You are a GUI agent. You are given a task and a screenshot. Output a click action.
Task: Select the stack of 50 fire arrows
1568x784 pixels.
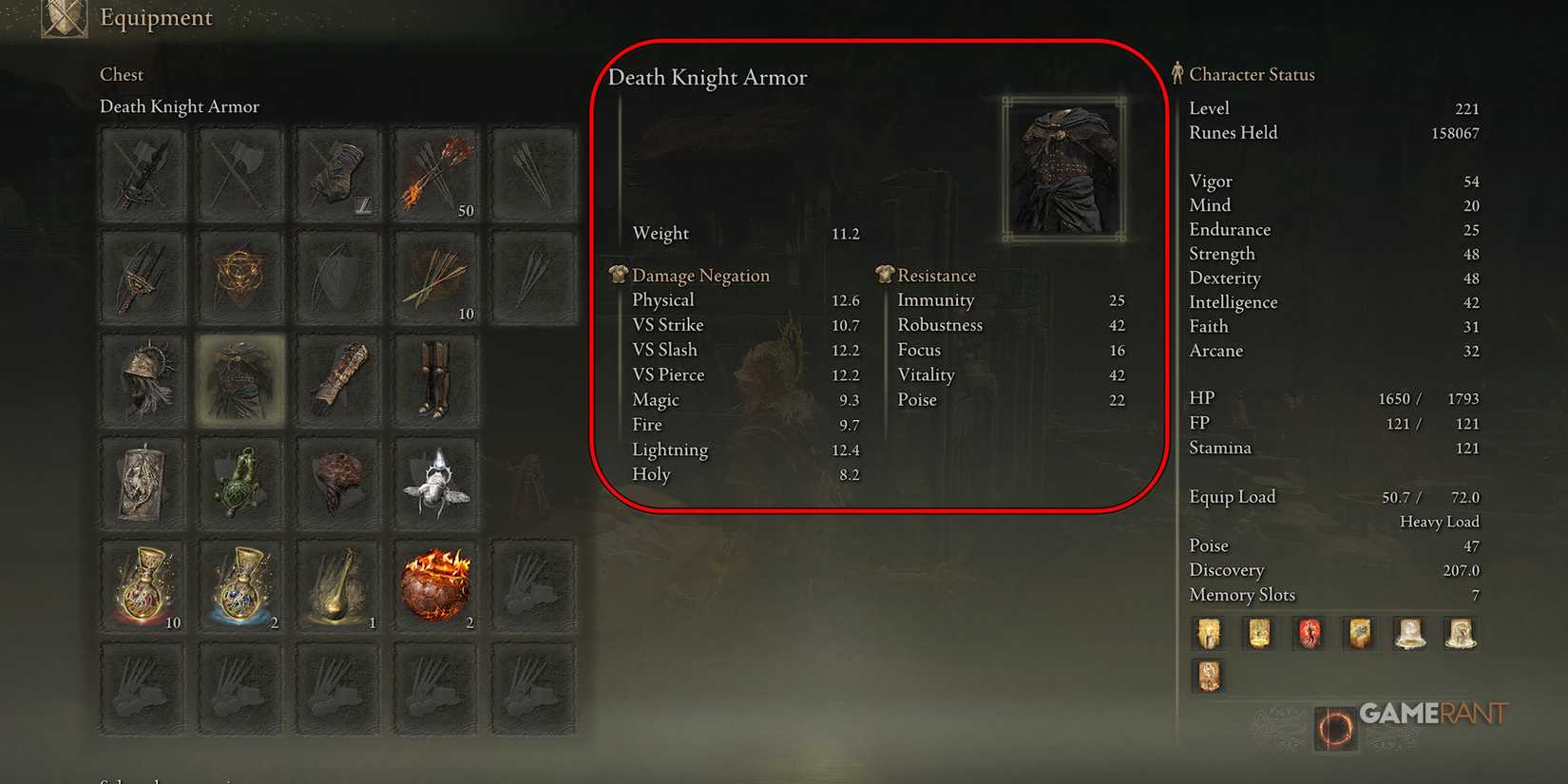435,174
